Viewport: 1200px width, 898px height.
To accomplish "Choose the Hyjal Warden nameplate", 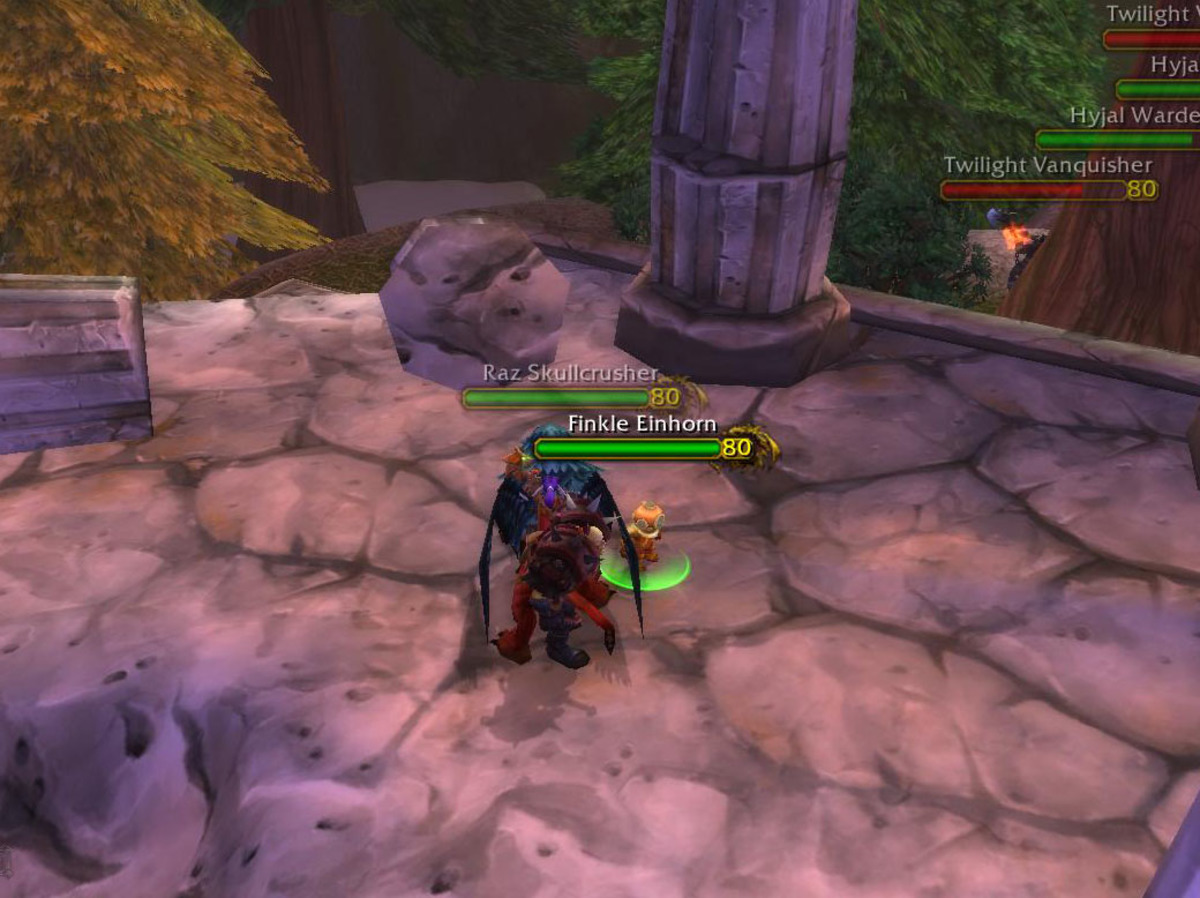I will click(1116, 140).
